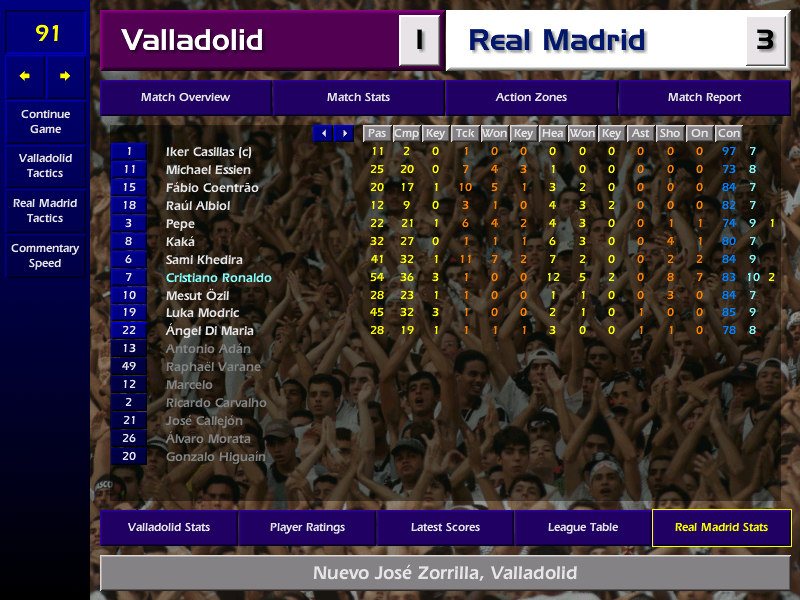Viewport: 800px width, 600px height.
Task: Select Cristiano Ronaldo in the player list
Action: click(x=217, y=277)
